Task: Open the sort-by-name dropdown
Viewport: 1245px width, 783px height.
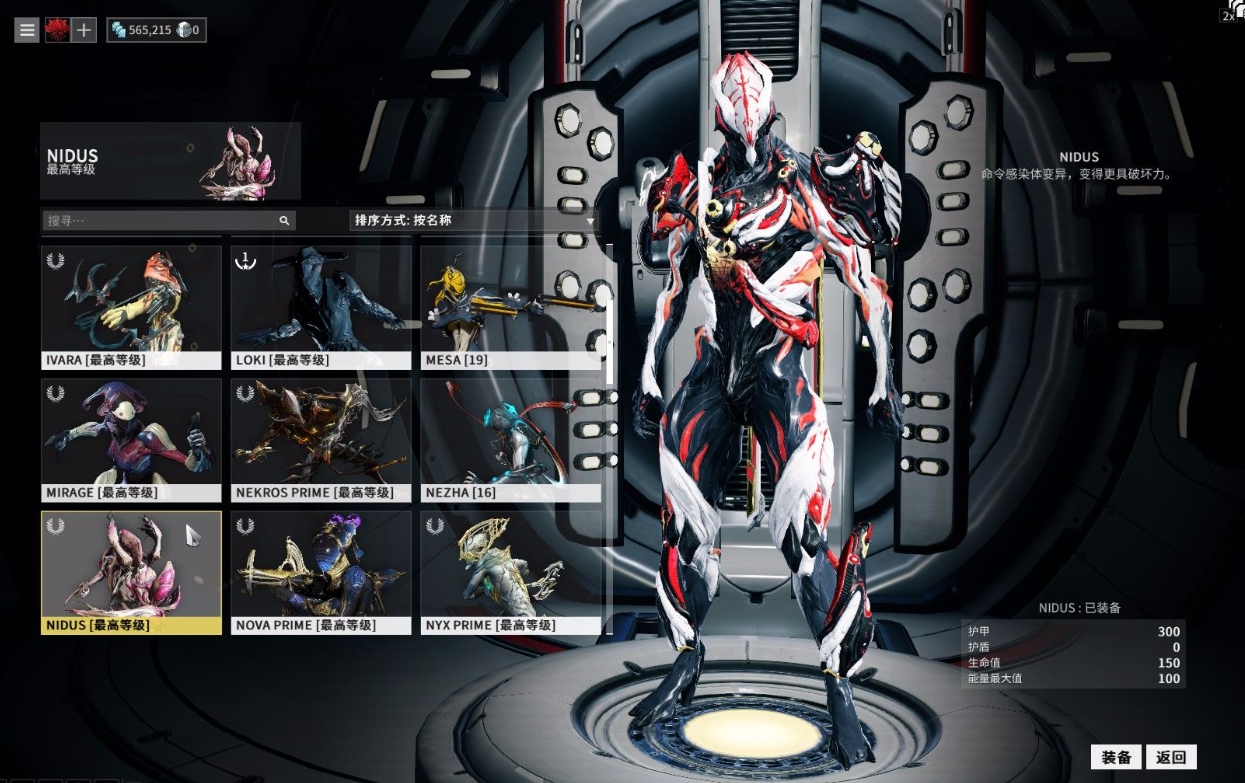Action: [473, 220]
